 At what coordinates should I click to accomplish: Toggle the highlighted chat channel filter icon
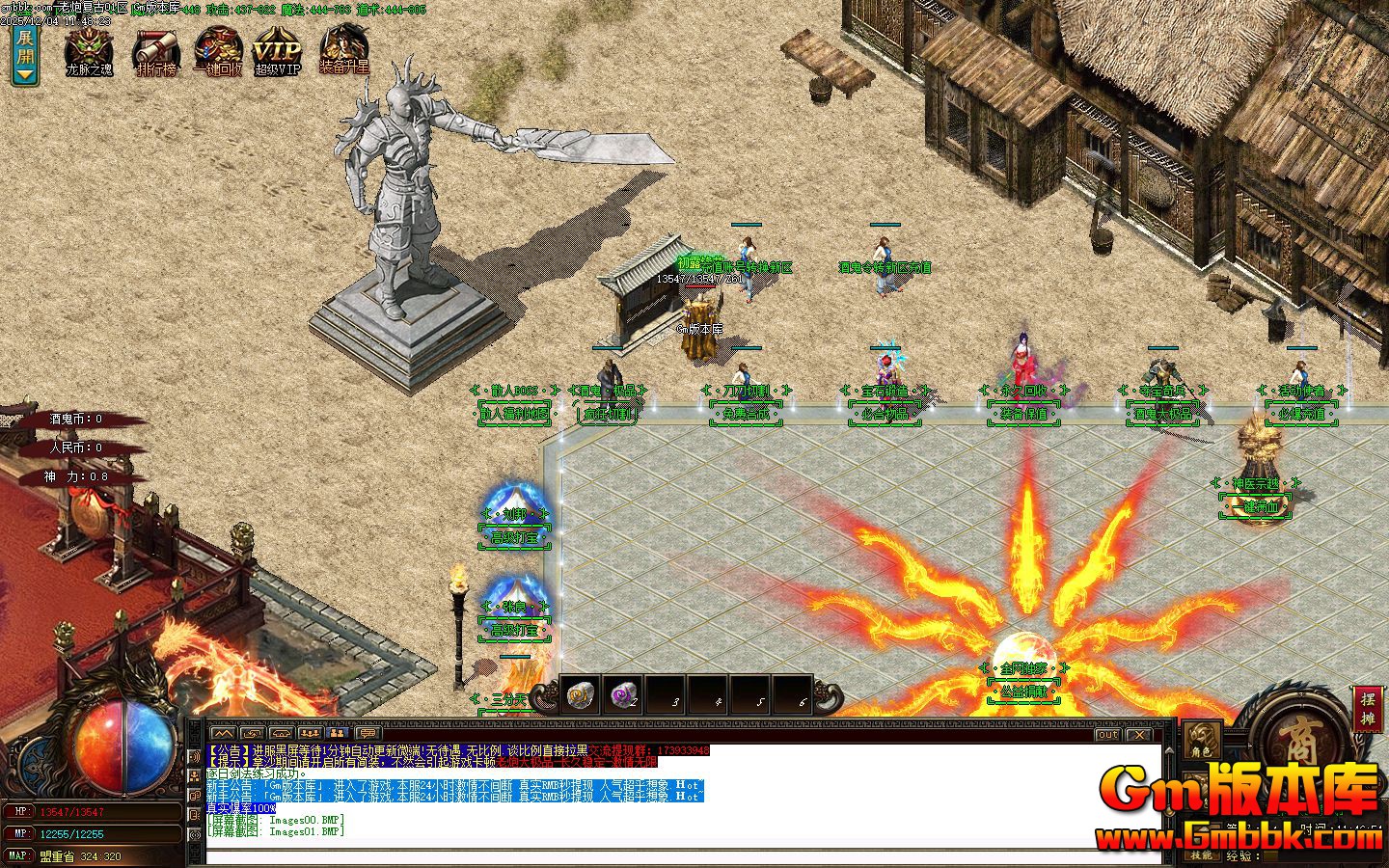coord(338,733)
